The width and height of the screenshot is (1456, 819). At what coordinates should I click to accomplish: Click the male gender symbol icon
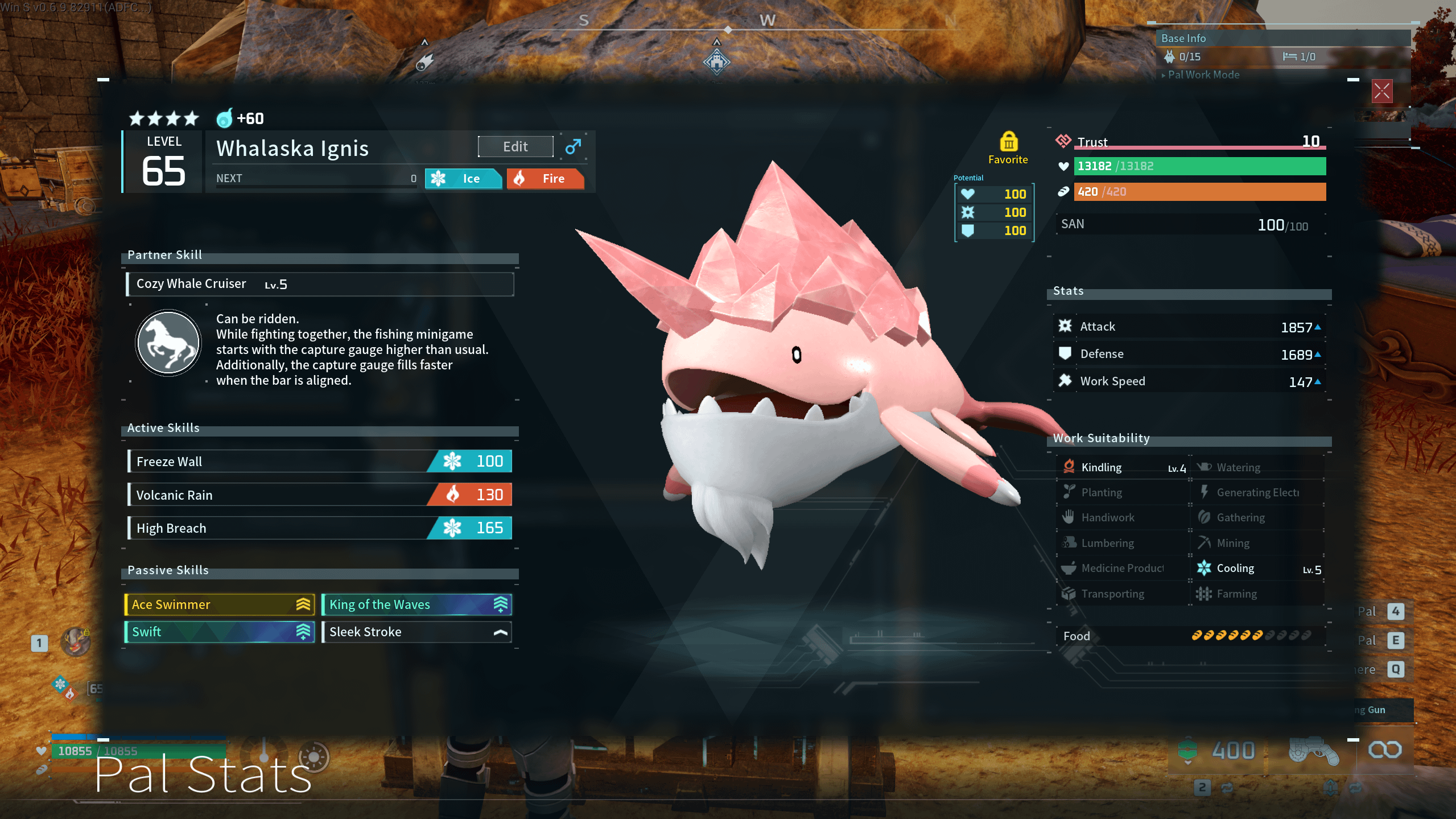pyautogui.click(x=573, y=147)
